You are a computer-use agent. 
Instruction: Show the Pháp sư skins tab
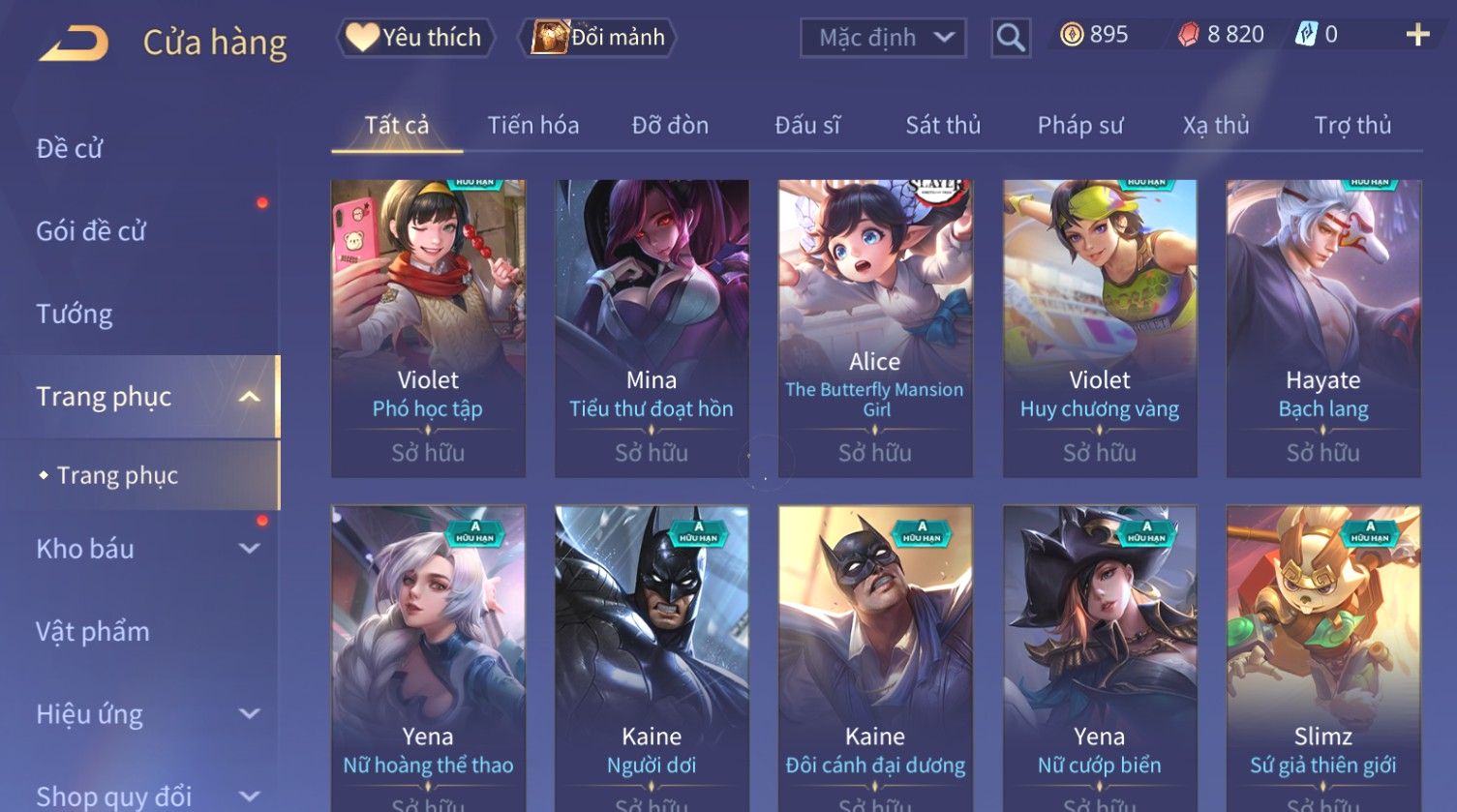1080,126
